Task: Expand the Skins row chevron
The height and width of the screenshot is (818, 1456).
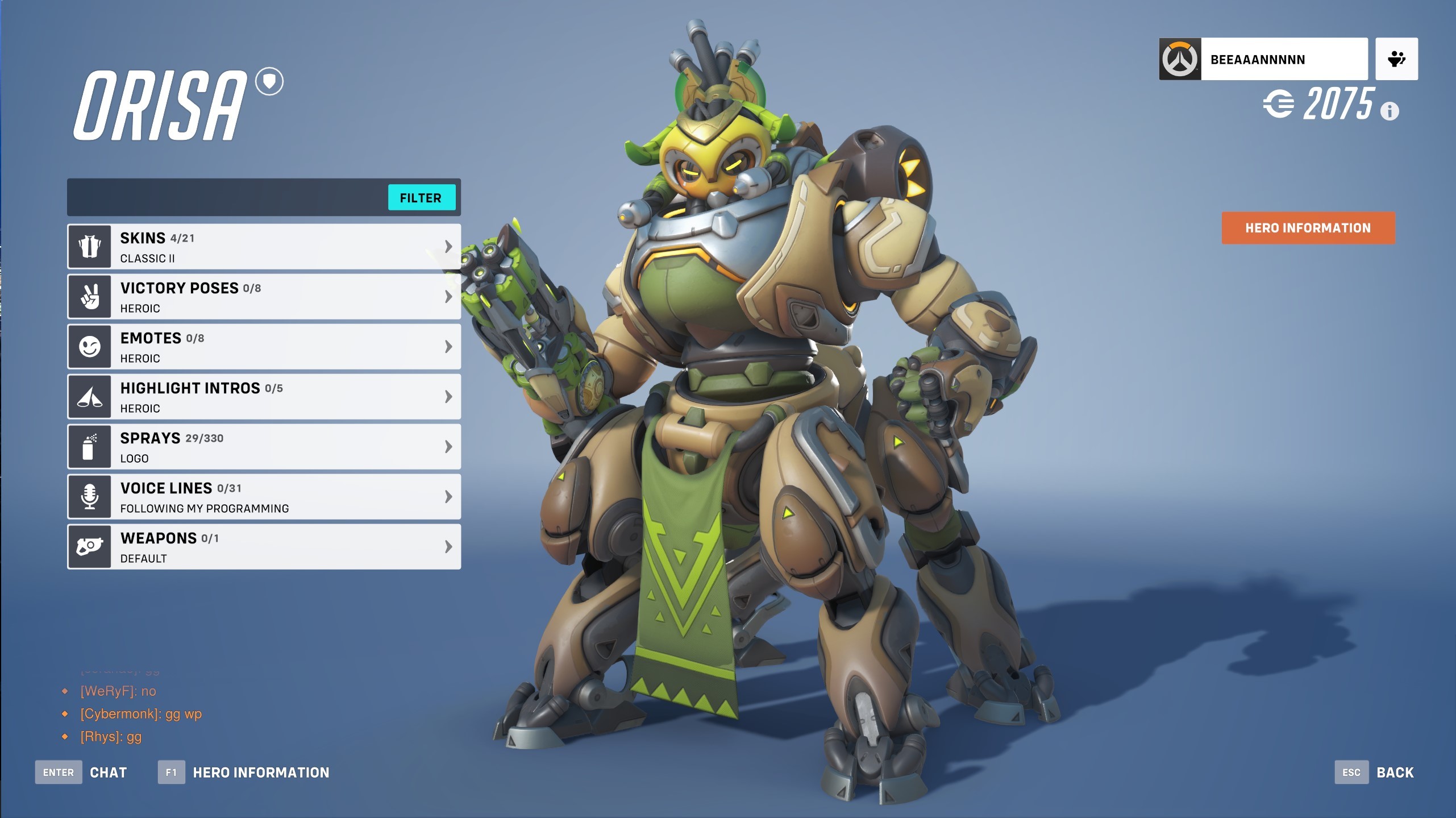Action: pos(448,246)
